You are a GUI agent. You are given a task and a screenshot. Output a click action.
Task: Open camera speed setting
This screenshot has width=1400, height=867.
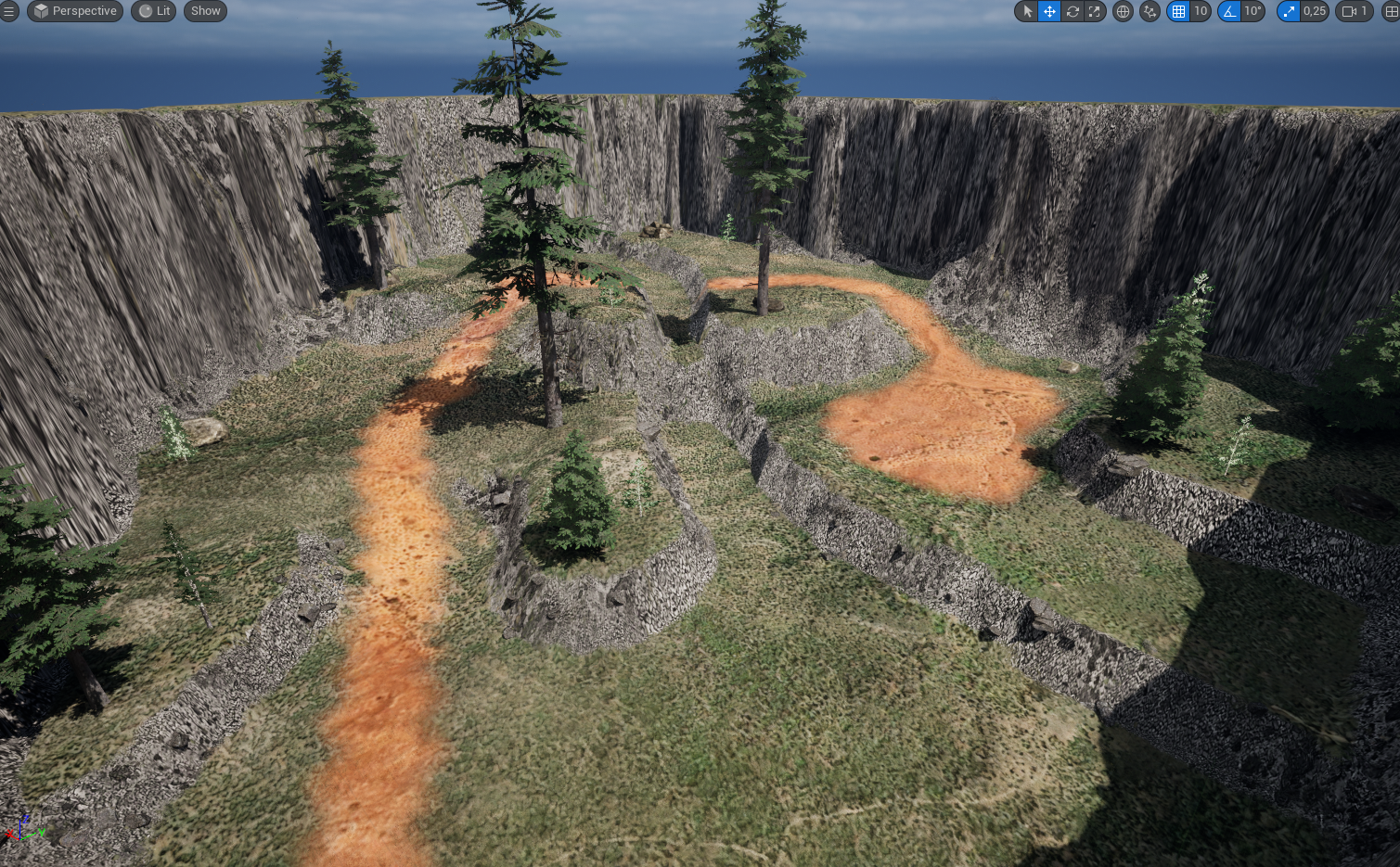point(1355,11)
